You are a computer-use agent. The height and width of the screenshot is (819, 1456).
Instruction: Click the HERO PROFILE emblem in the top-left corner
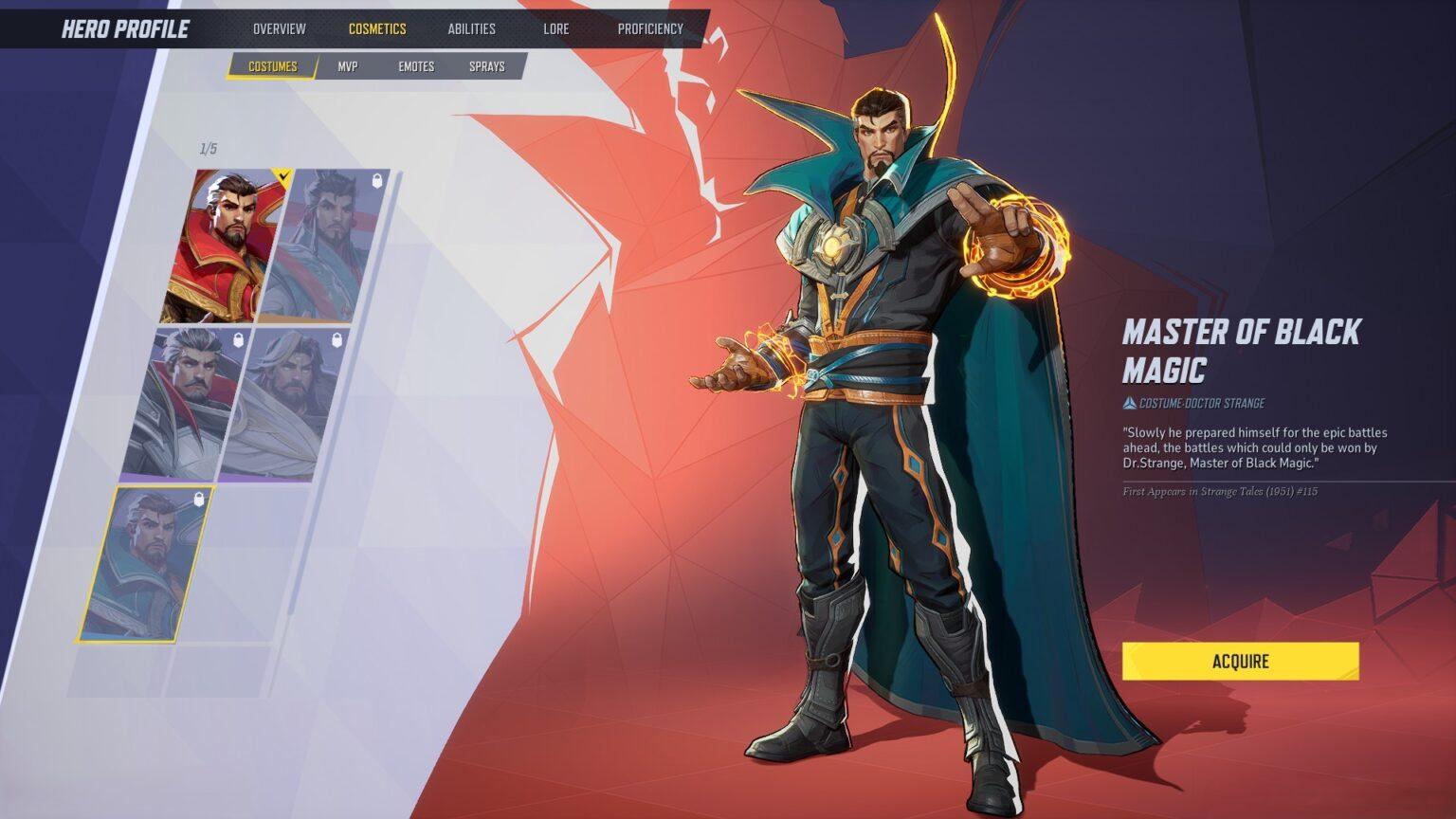(123, 28)
